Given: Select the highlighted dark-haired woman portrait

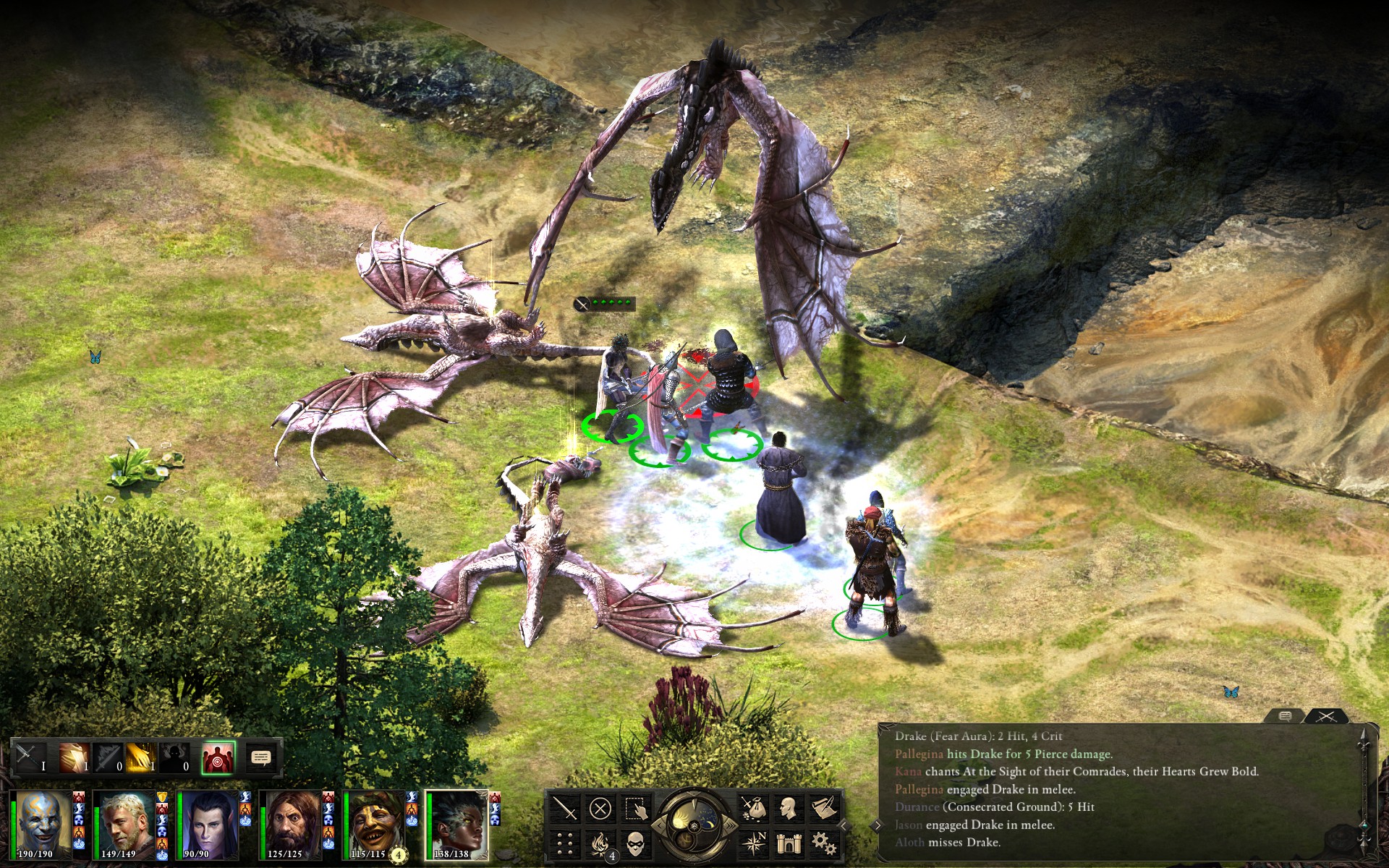Looking at the screenshot, I should (x=457, y=825).
